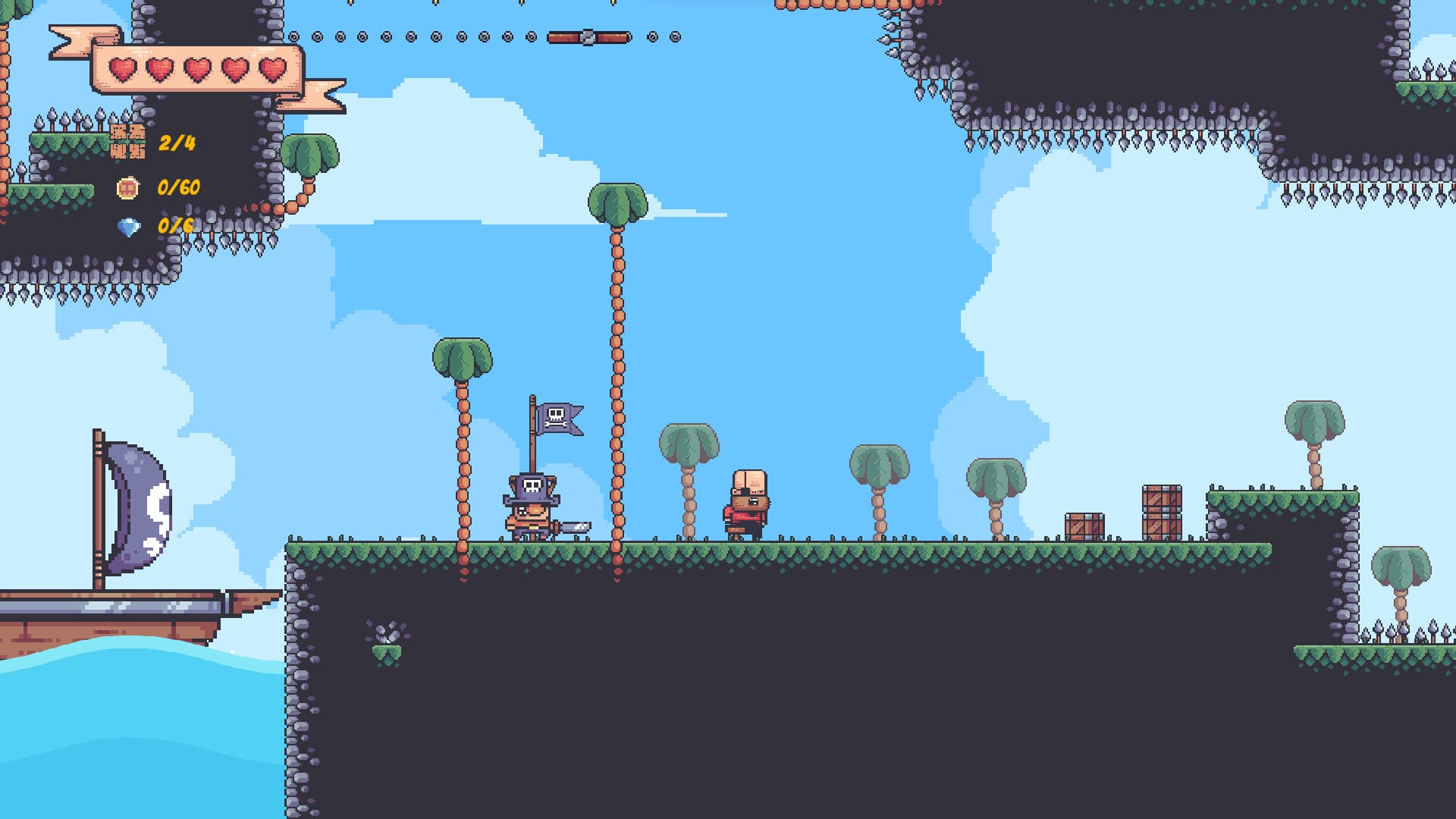Click the first heart in the health banner

tap(121, 70)
